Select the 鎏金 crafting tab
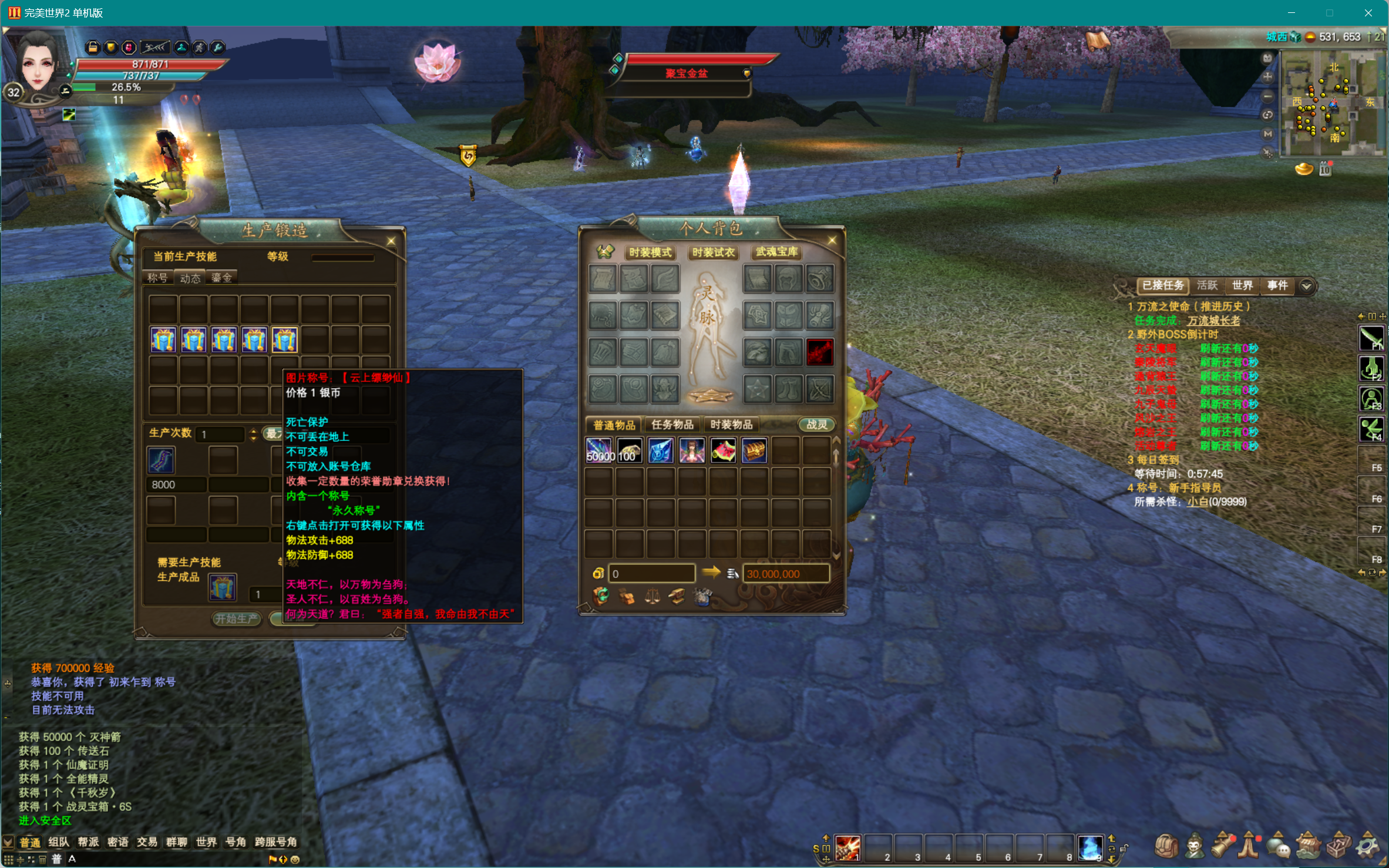The height and width of the screenshot is (868, 1389). pyautogui.click(x=221, y=278)
